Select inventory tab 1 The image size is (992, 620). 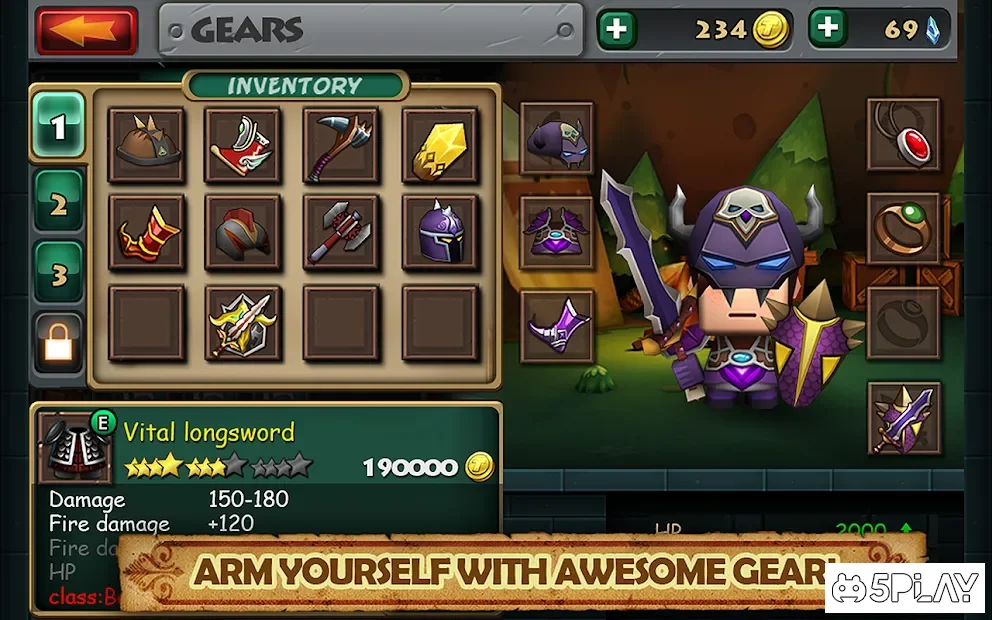[x=58, y=127]
